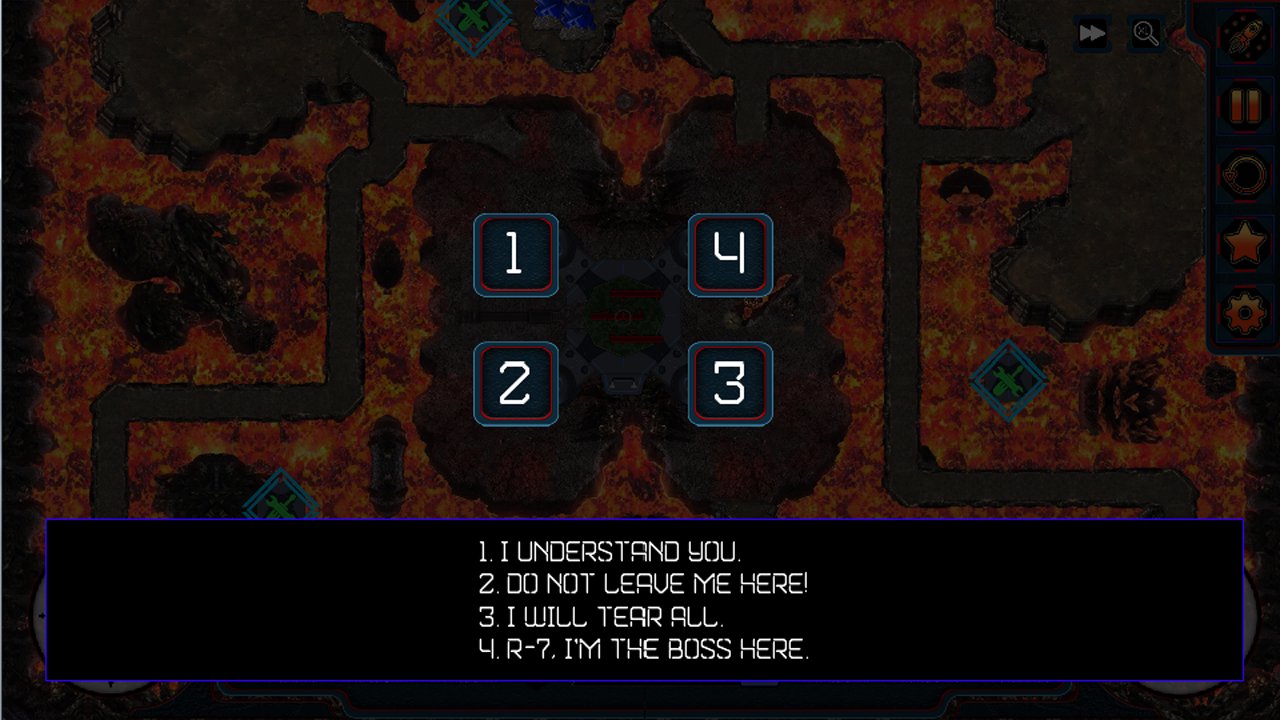Screen dimensions: 1280x720
Task: Choose the number 4 answer button
Action: (x=730, y=255)
